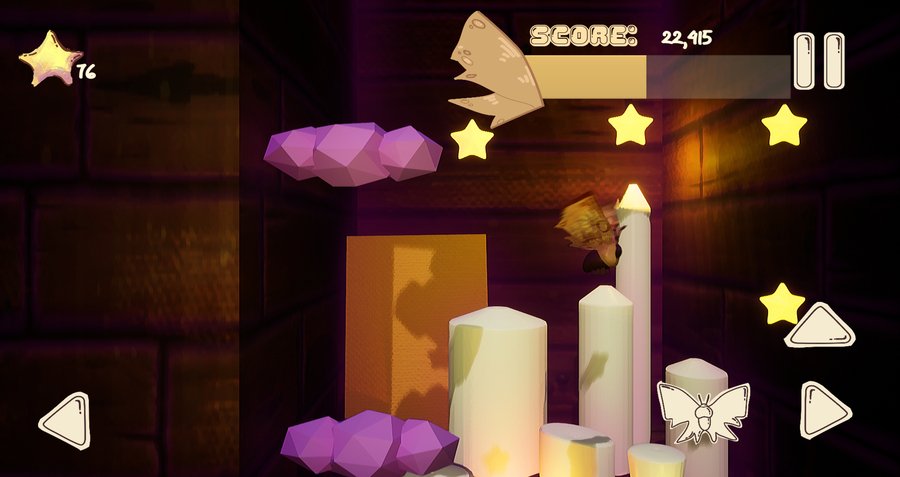Activate the moth wing flutter button
This screenshot has width=900, height=477.
tap(703, 411)
